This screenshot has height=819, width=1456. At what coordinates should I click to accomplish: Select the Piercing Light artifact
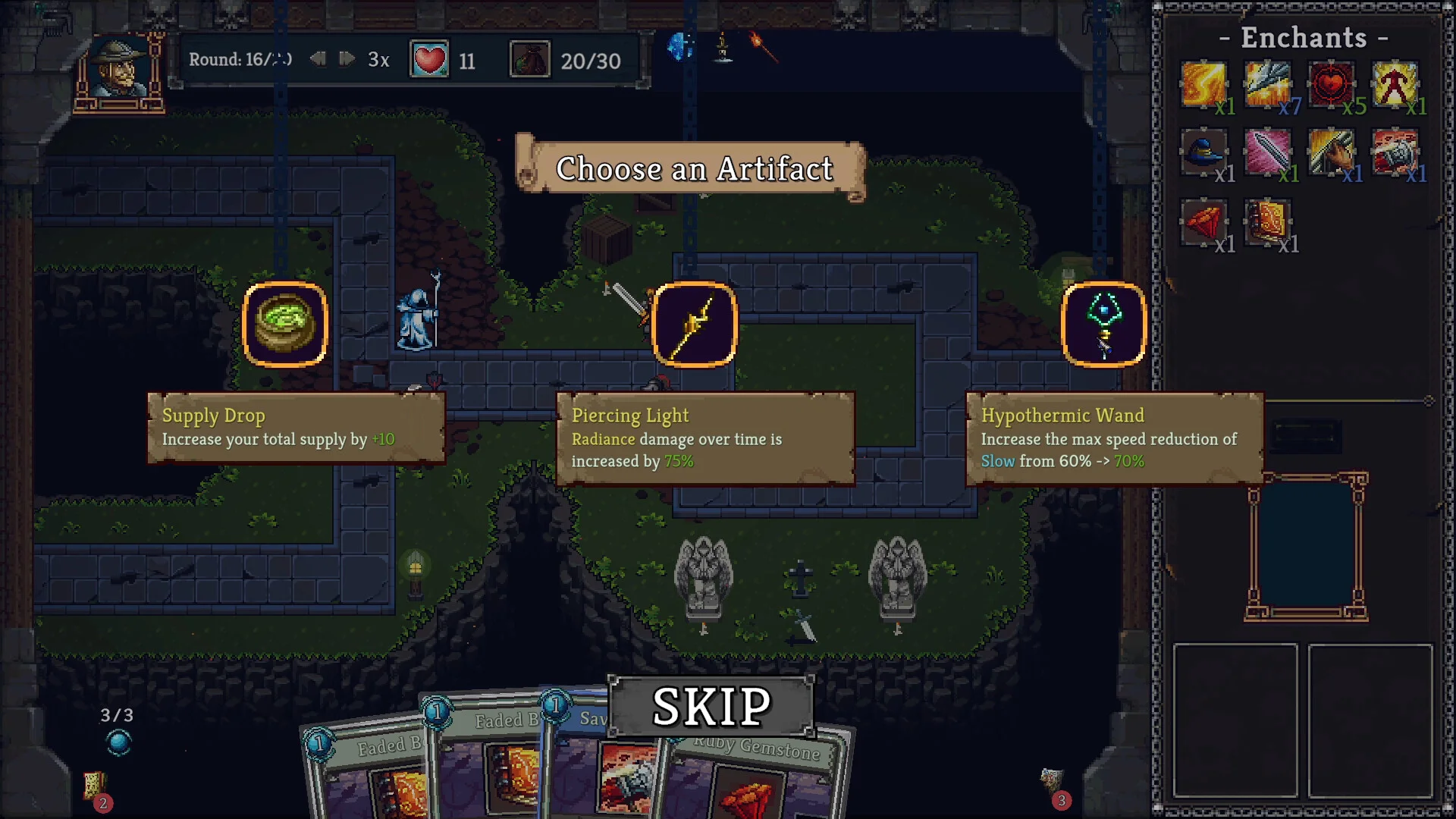(695, 325)
